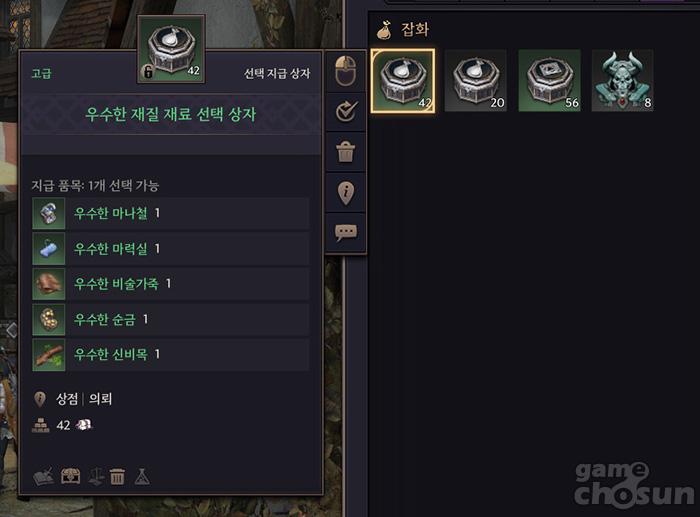The height and width of the screenshot is (517, 700).
Task: Select the green box stack of 56
Action: pyautogui.click(x=549, y=81)
